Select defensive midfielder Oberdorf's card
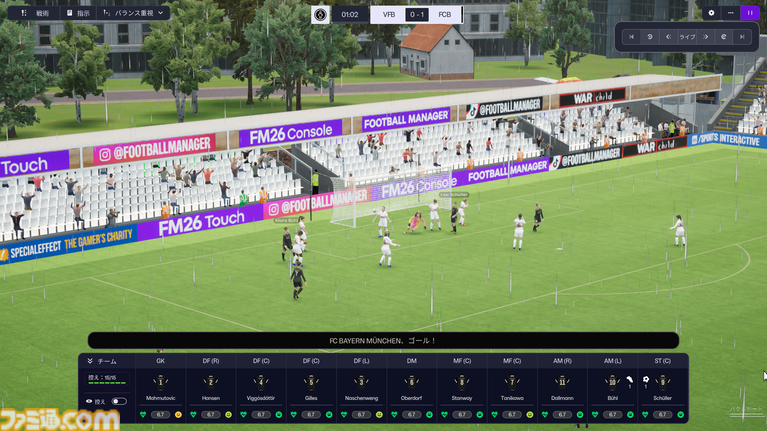Screen dimensions: 767x431 pyautogui.click(x=412, y=388)
